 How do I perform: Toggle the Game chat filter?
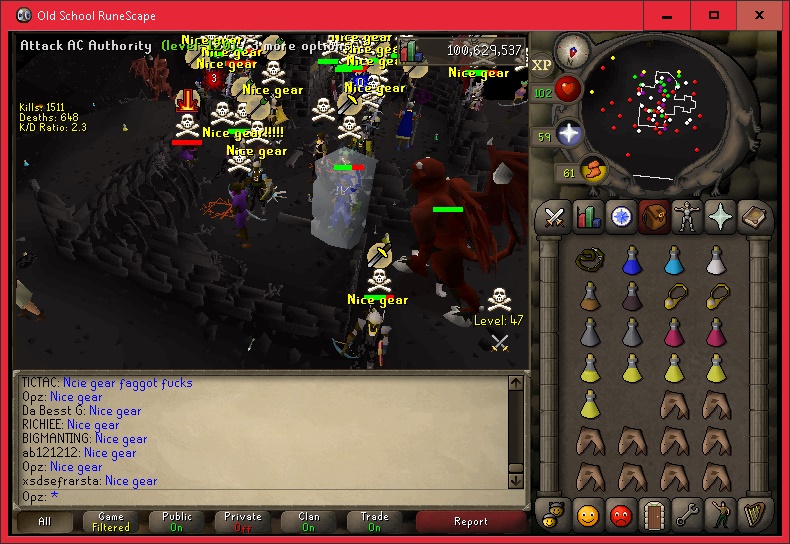point(111,521)
